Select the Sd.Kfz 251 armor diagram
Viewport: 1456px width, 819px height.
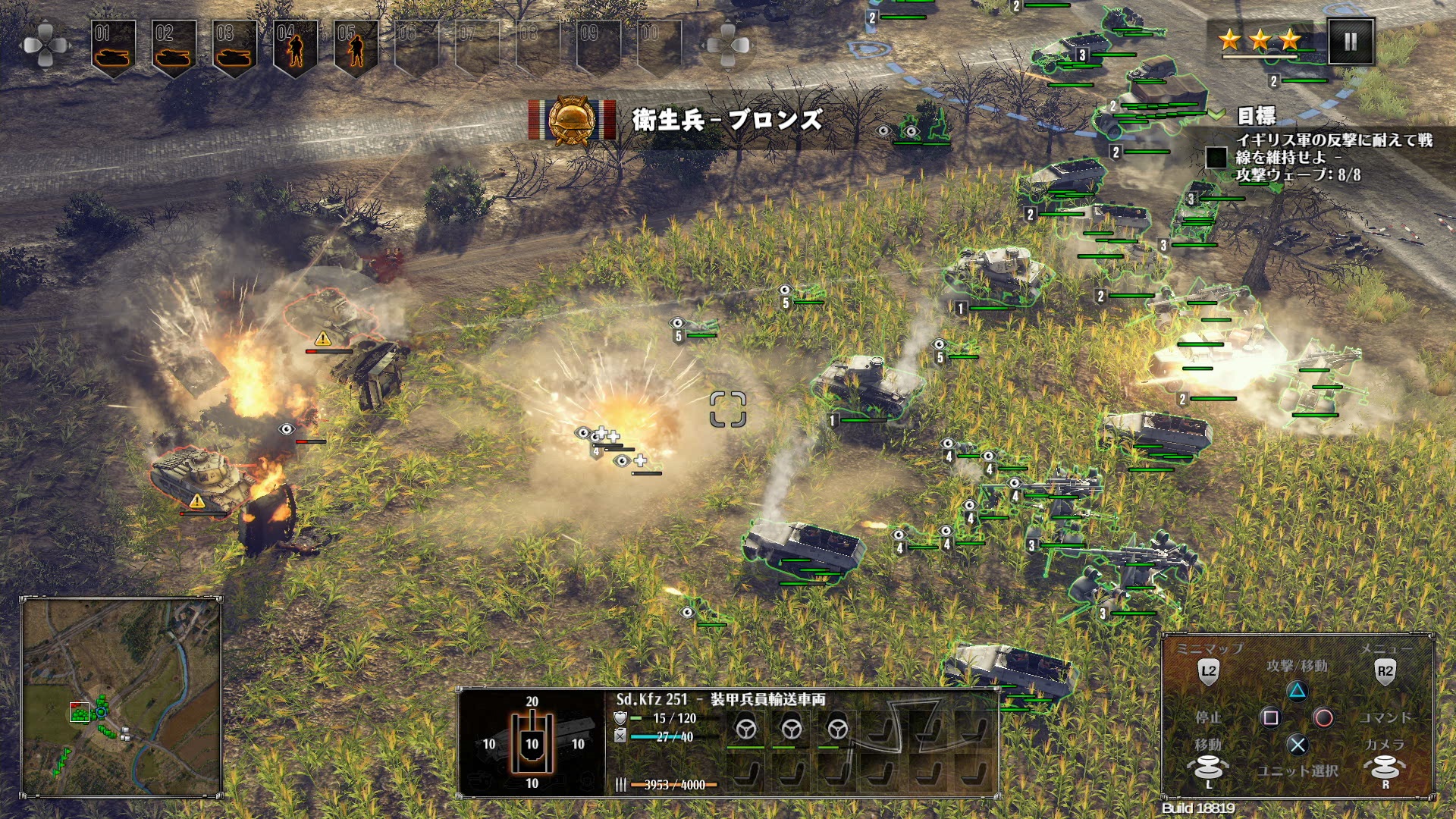[532, 743]
